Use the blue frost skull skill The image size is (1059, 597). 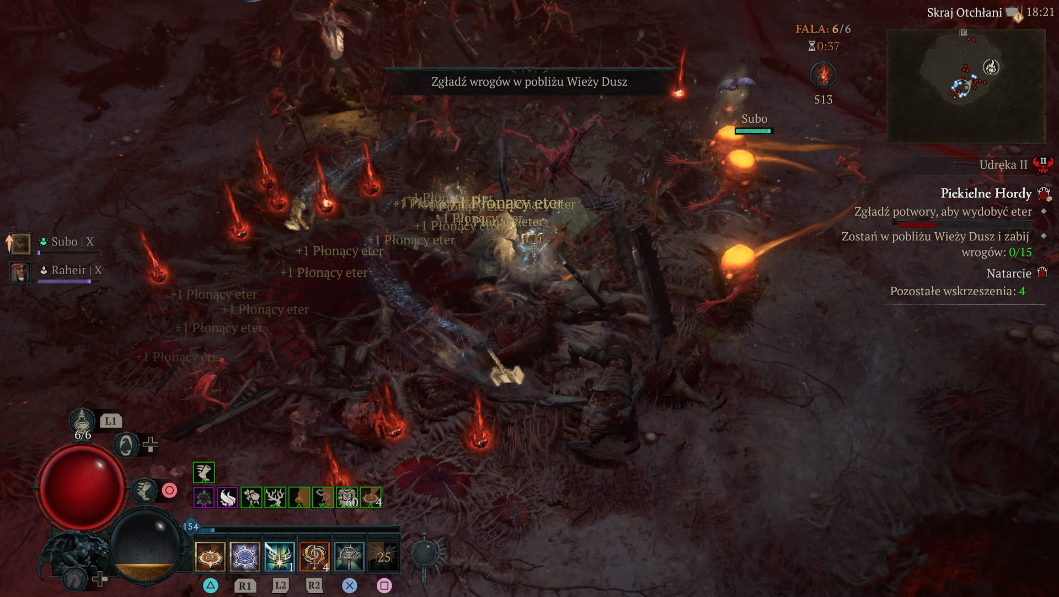245,556
